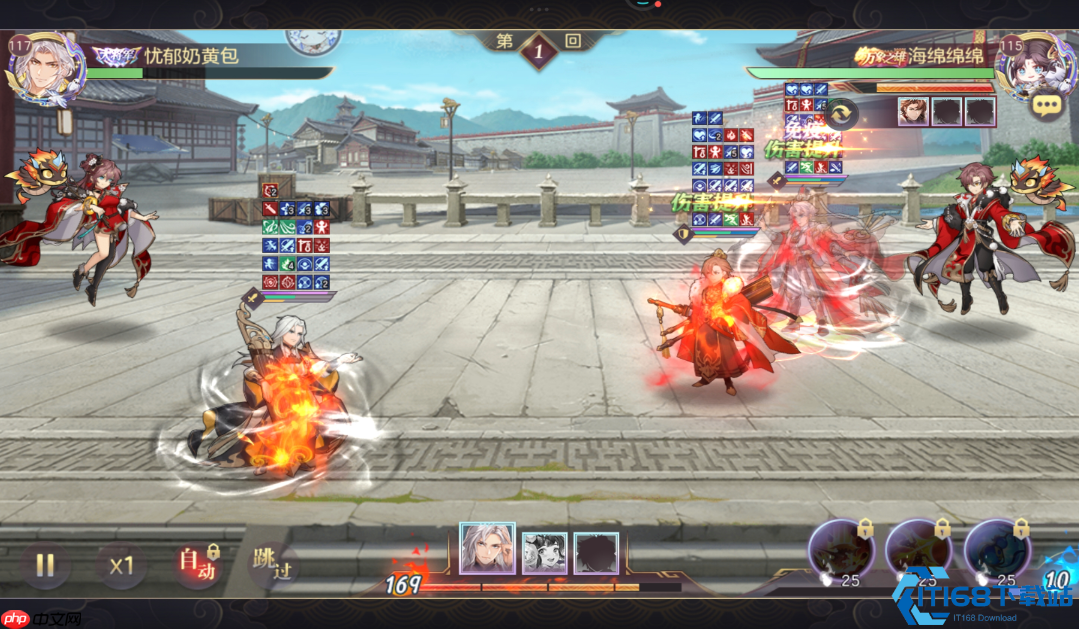1079x629 pixels.
Task: Open the yellow chat bubble
Action: click(1047, 105)
